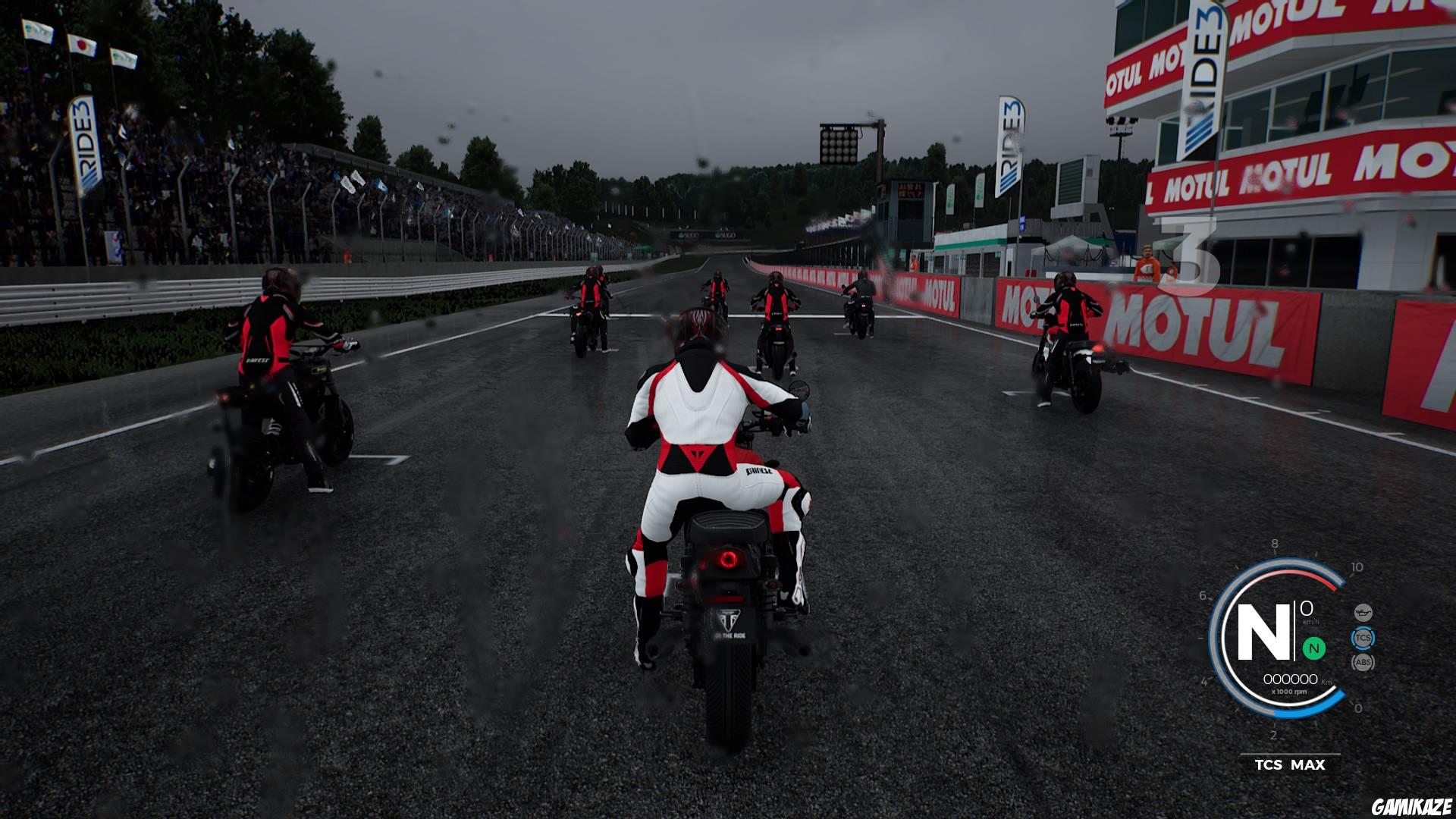Click the oil pressure warning icon

(1363, 612)
